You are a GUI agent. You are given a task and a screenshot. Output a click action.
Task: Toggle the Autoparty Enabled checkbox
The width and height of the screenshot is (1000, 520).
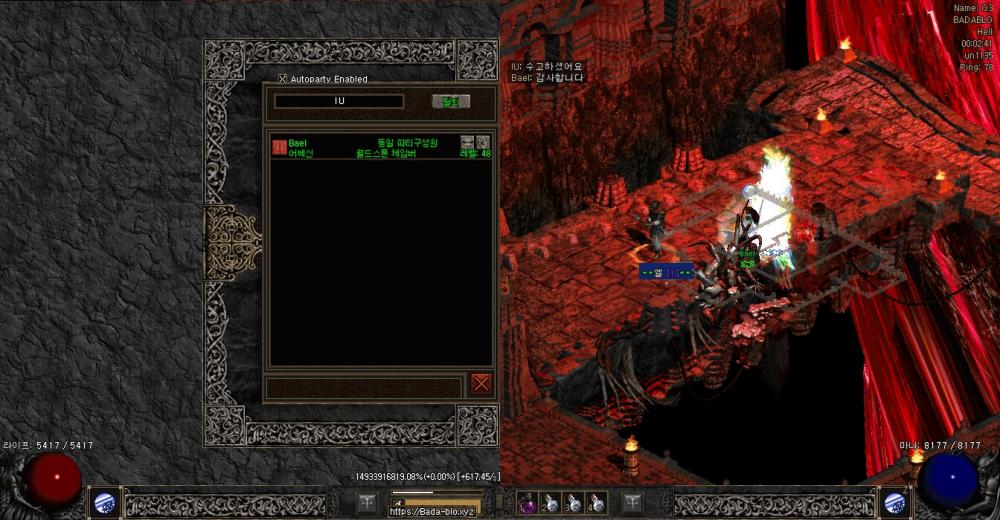283,79
